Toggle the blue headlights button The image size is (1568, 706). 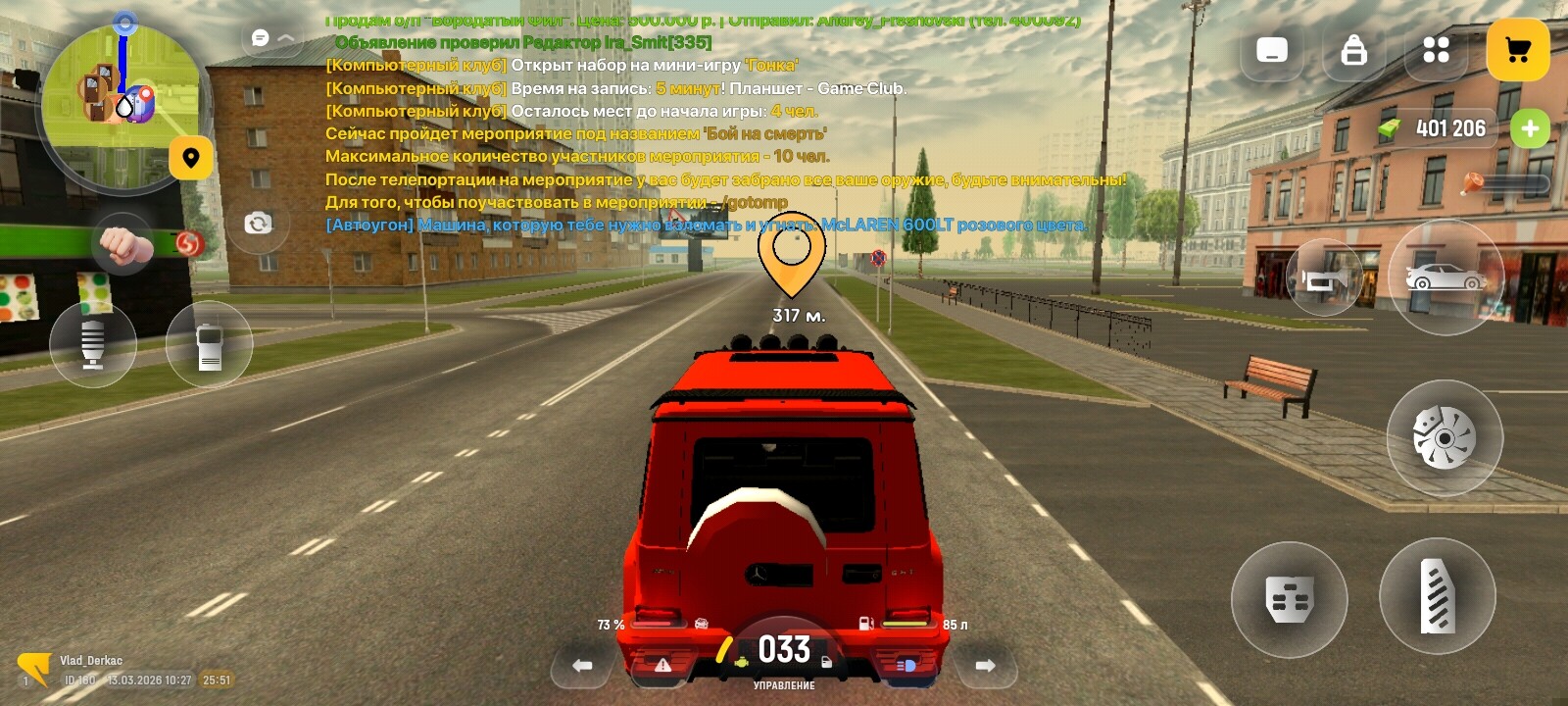click(906, 666)
